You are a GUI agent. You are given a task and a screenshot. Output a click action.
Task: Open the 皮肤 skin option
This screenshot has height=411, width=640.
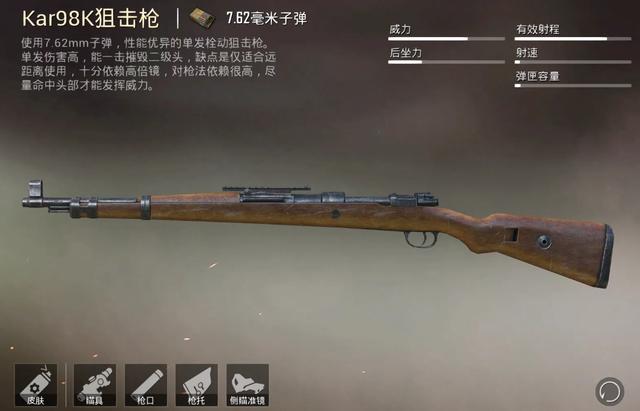point(35,385)
